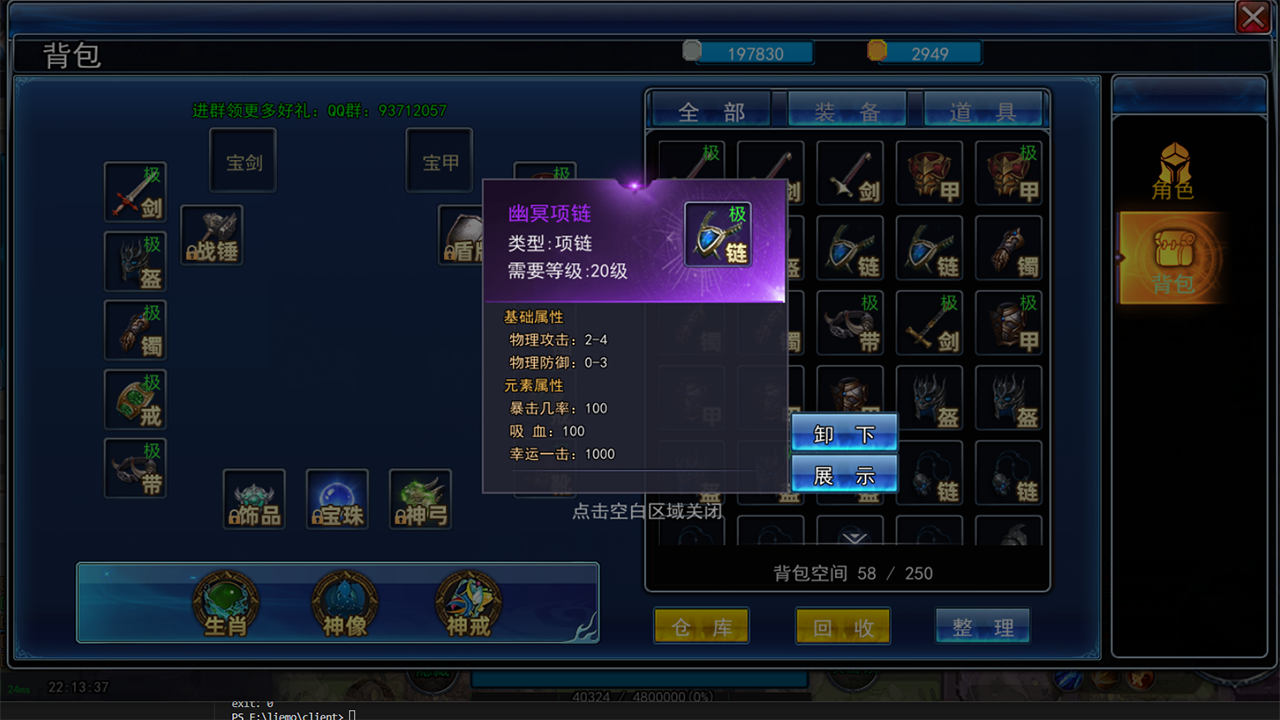
Task: Sort the bag with the 整理 button
Action: click(983, 627)
